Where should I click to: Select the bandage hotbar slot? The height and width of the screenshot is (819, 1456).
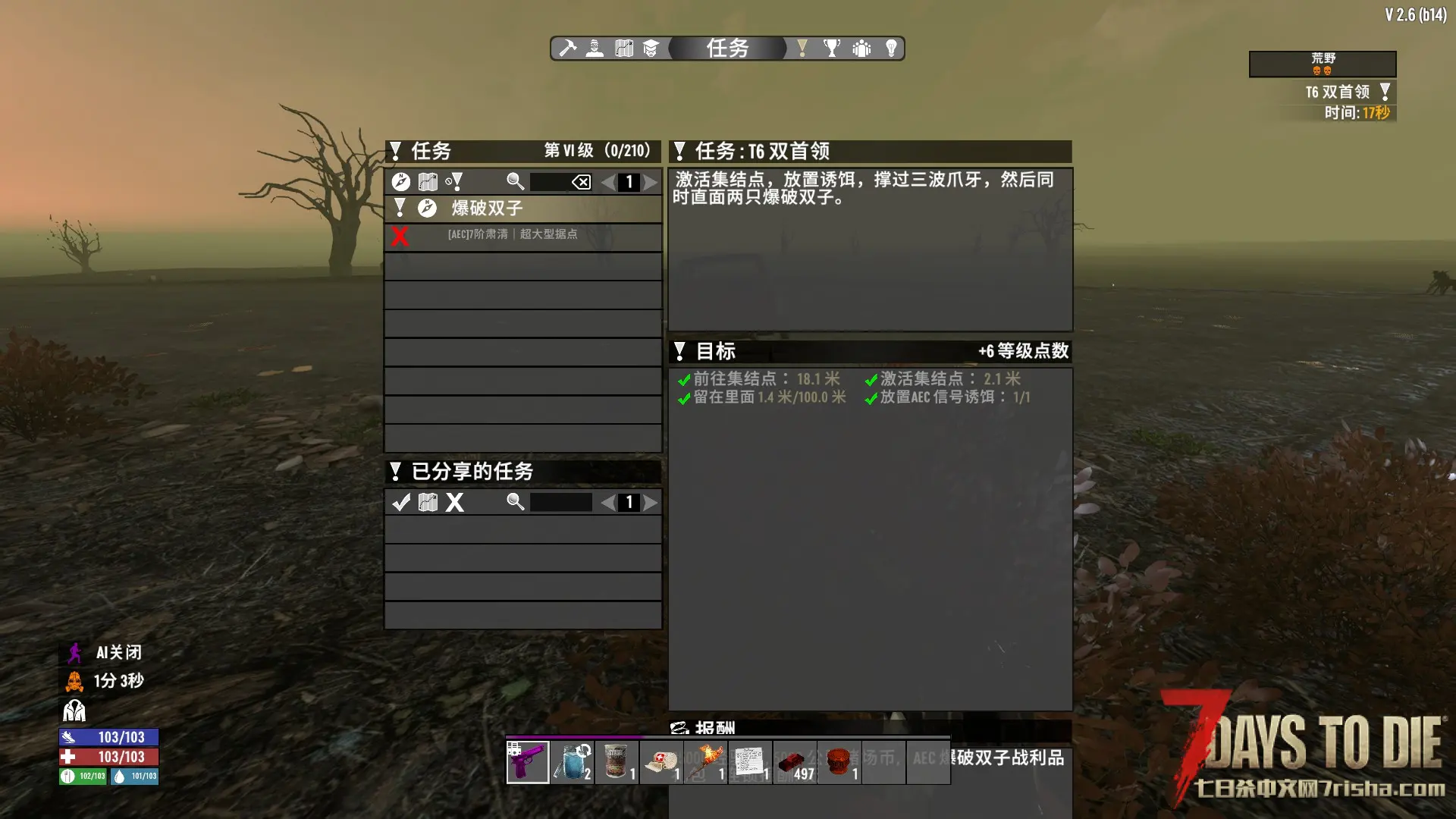pos(662,762)
